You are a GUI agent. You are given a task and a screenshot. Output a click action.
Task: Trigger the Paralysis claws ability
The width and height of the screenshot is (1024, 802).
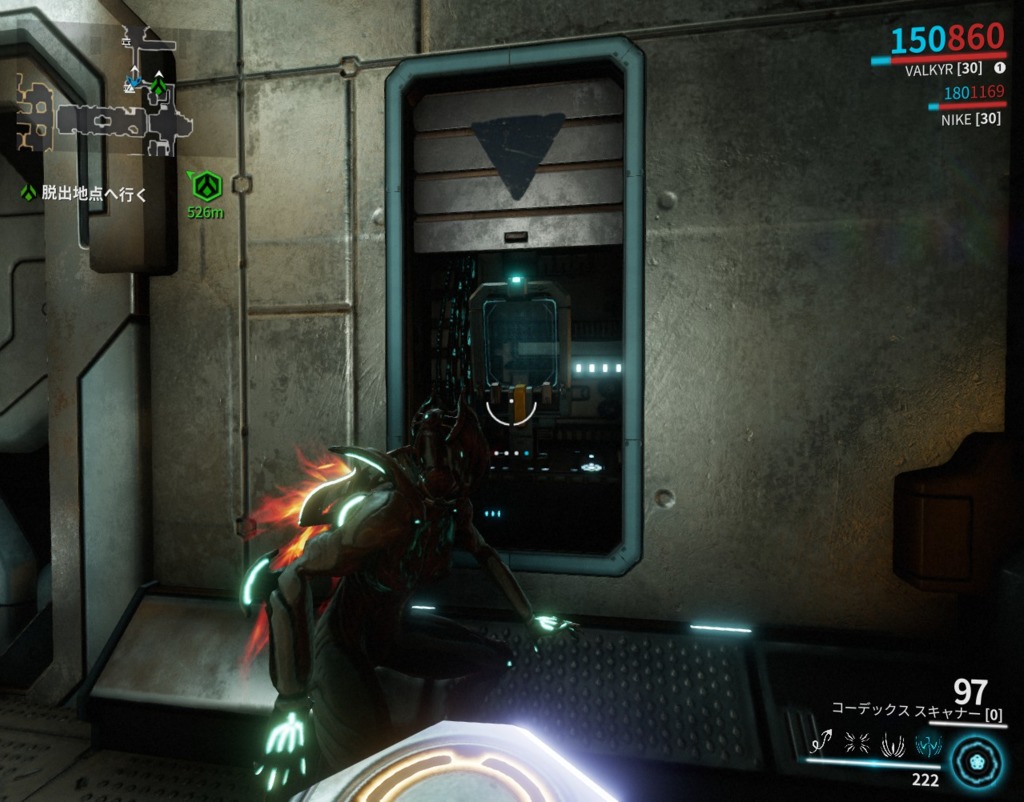coord(892,743)
